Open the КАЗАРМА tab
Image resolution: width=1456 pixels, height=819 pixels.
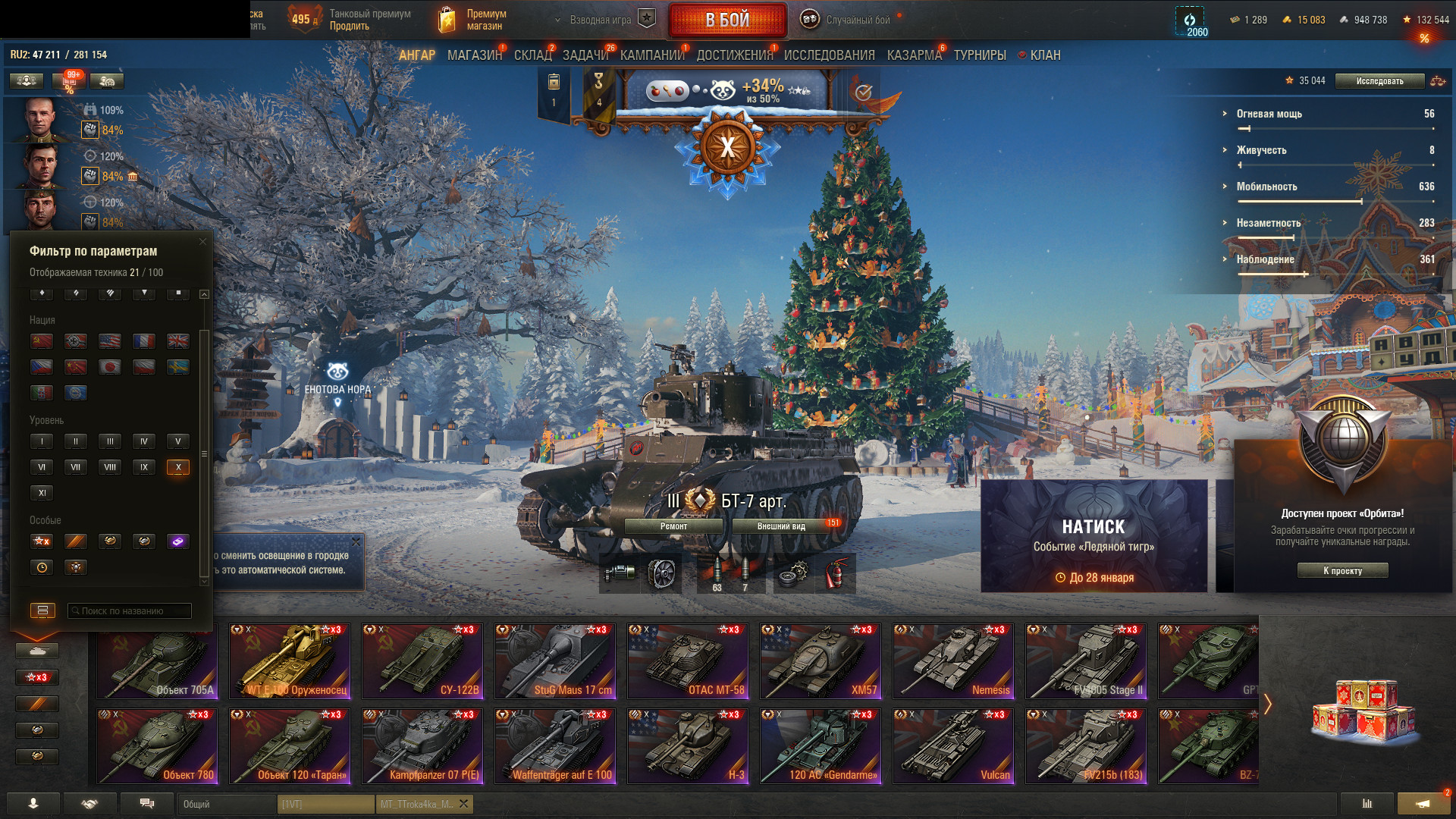point(914,55)
